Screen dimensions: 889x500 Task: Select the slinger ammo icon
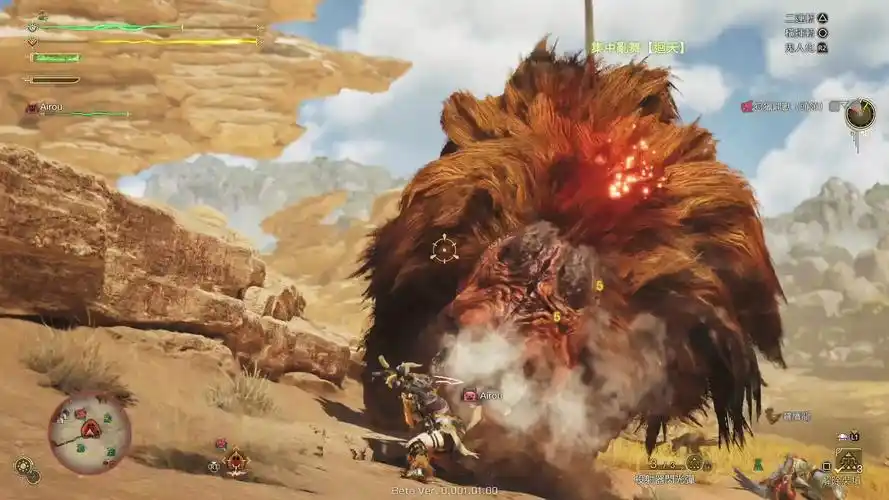pyautogui.click(x=694, y=463)
